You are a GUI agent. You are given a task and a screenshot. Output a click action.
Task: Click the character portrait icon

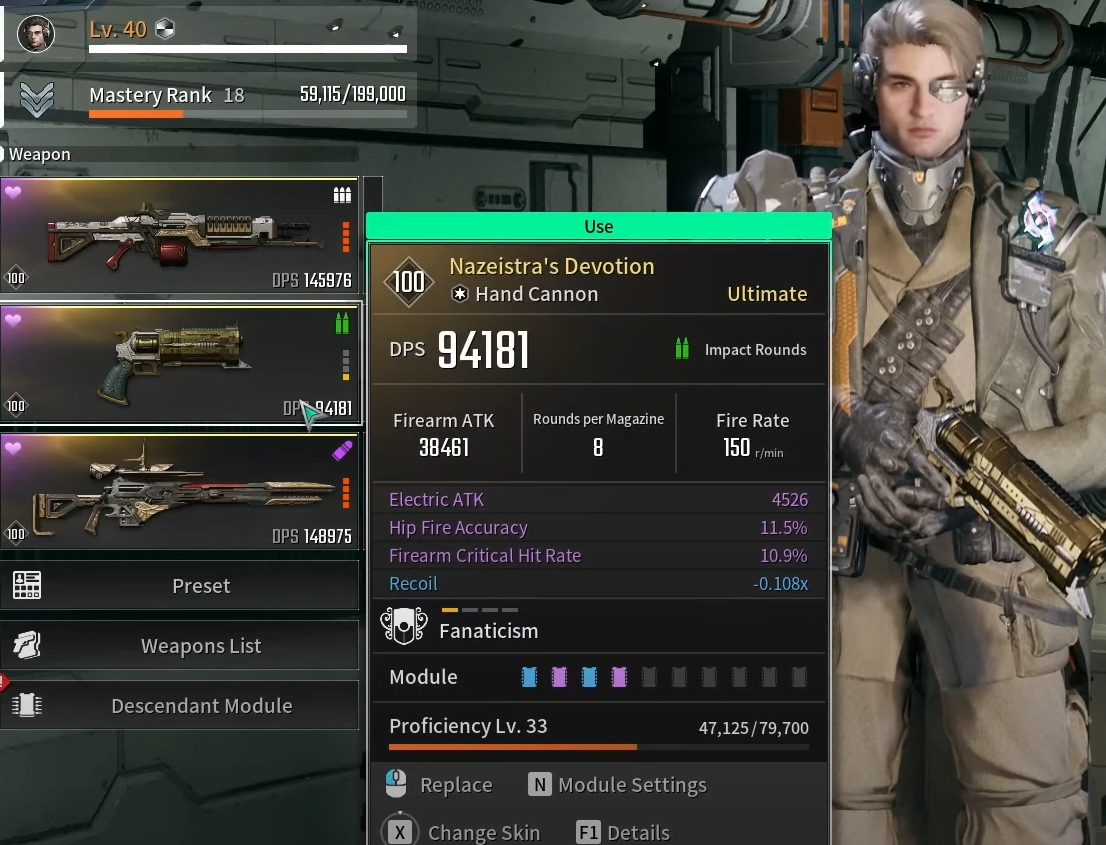tap(36, 33)
